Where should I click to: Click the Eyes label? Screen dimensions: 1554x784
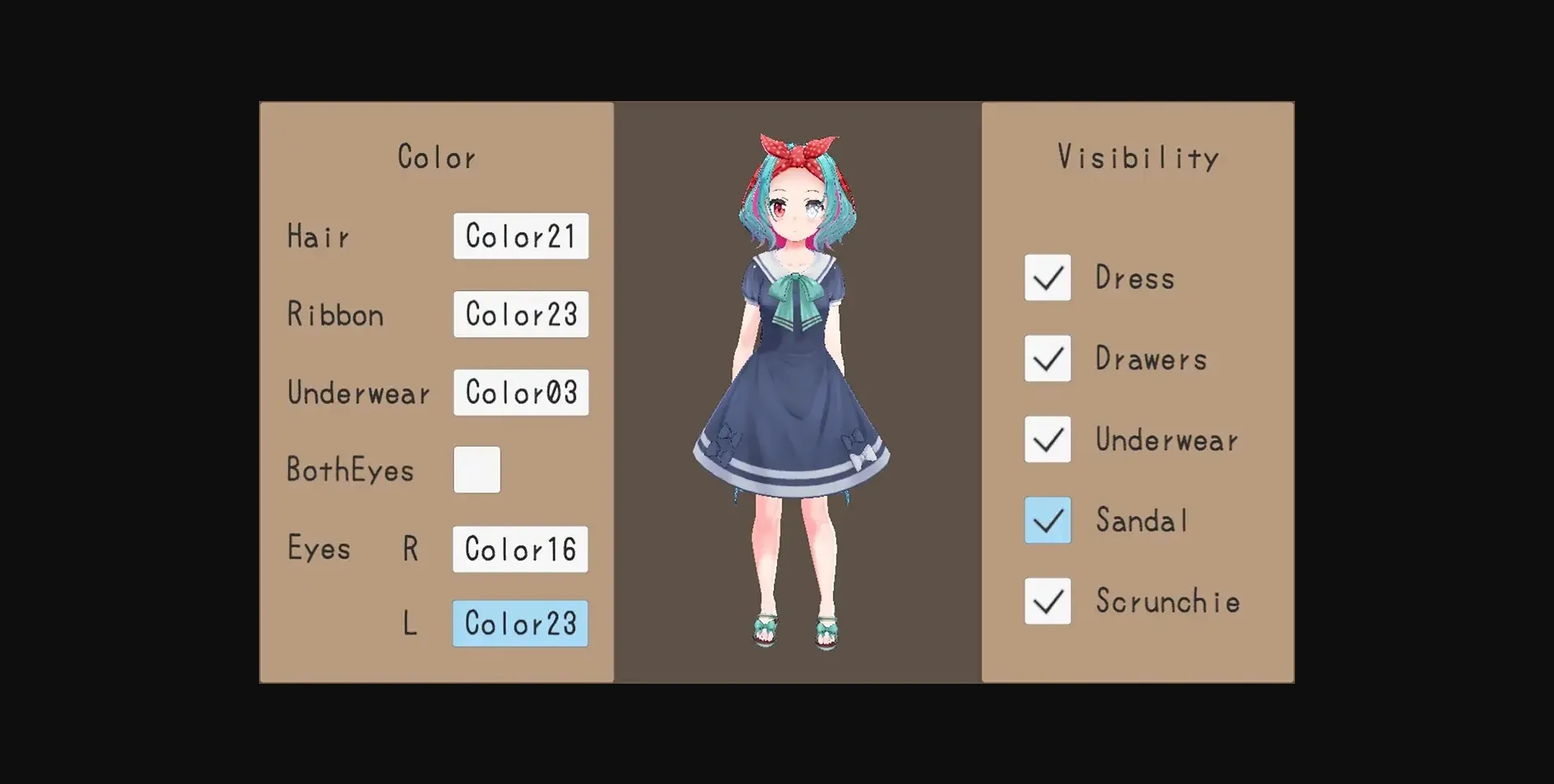click(319, 549)
